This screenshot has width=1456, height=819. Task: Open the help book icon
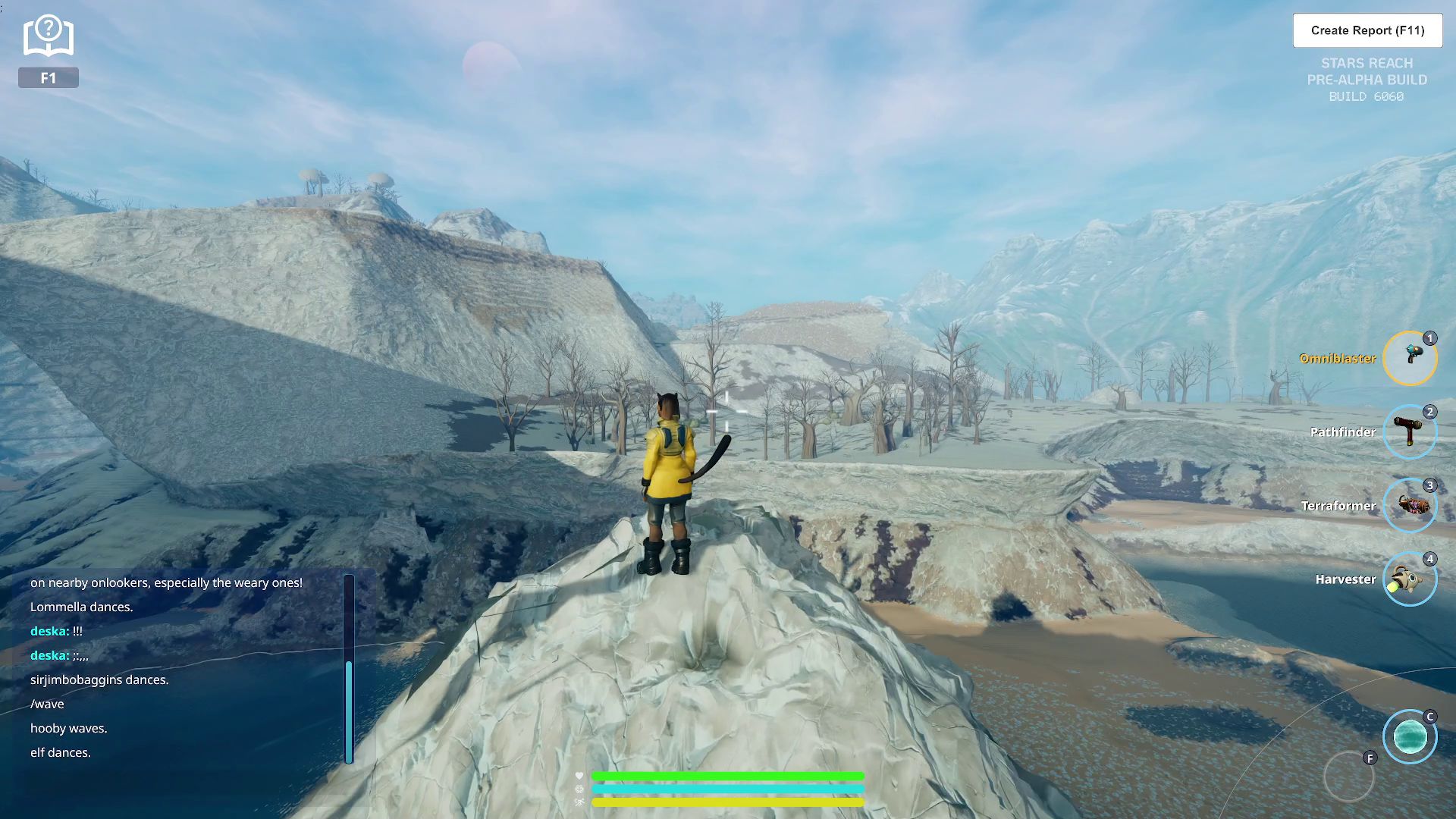pyautogui.click(x=48, y=36)
